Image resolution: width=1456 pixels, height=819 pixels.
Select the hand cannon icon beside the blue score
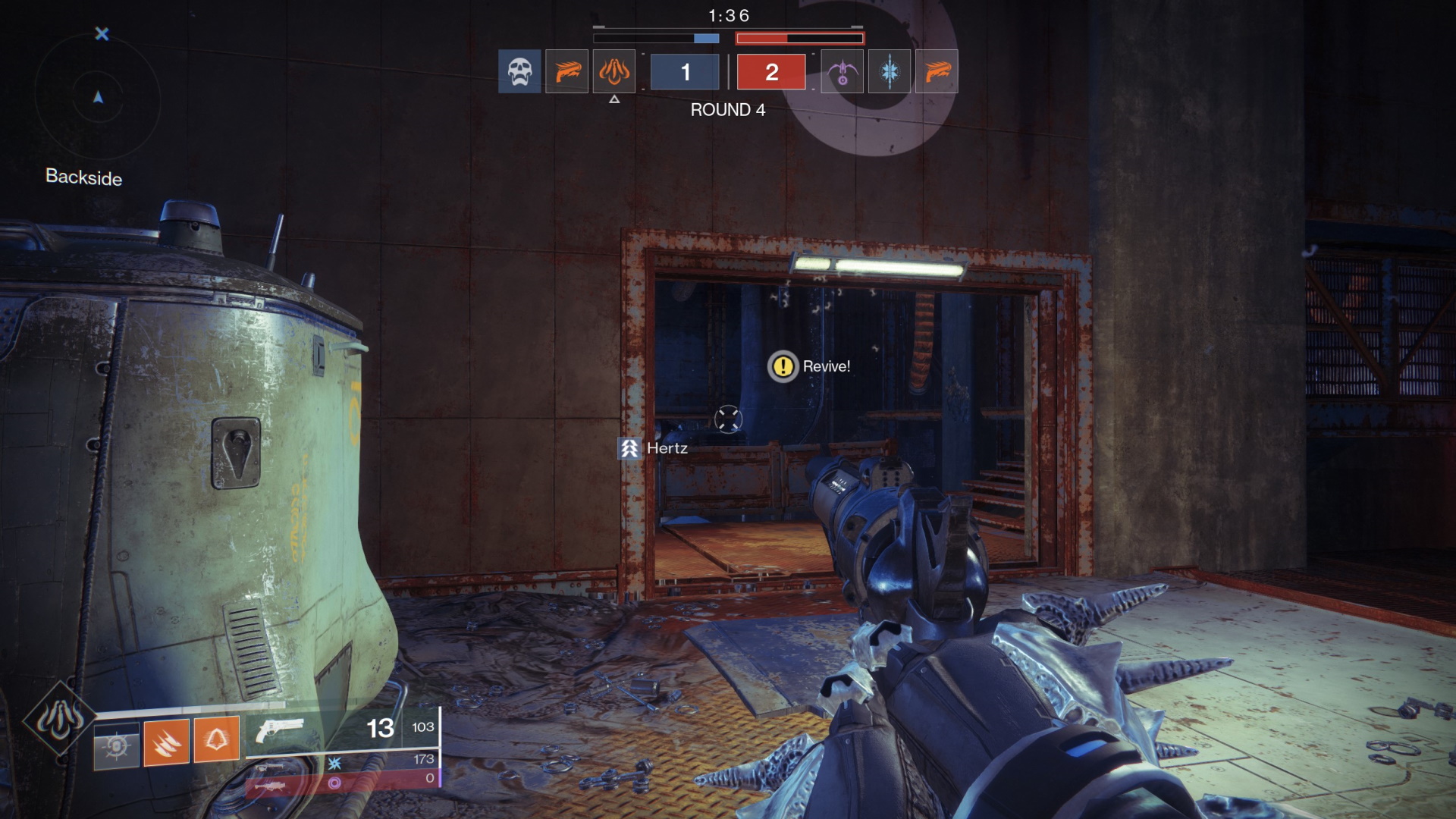point(566,71)
